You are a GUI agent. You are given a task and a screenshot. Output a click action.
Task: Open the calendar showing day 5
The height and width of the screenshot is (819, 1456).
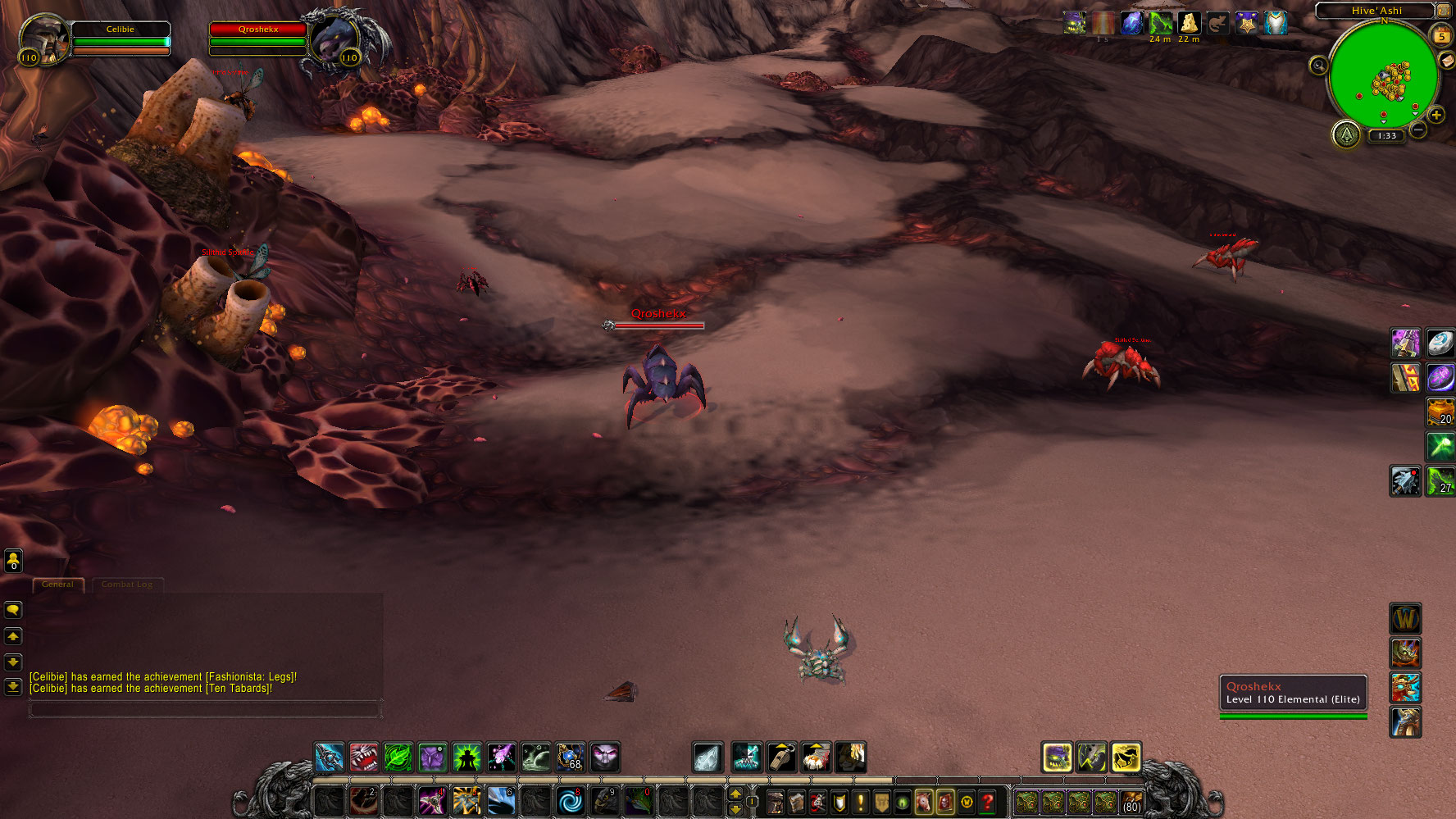[1441, 35]
